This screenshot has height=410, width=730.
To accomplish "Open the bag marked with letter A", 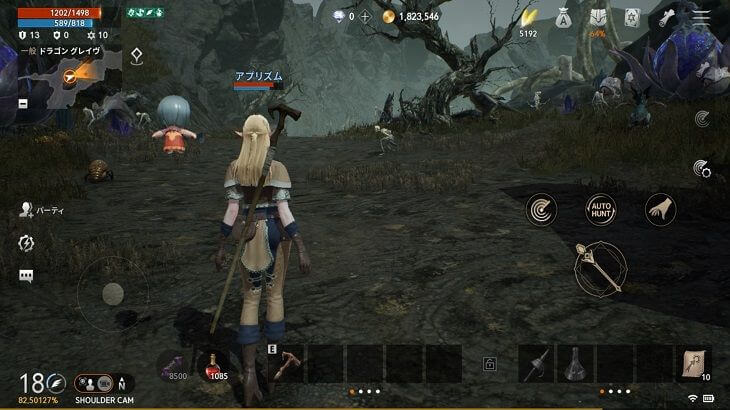I will tap(563, 17).
